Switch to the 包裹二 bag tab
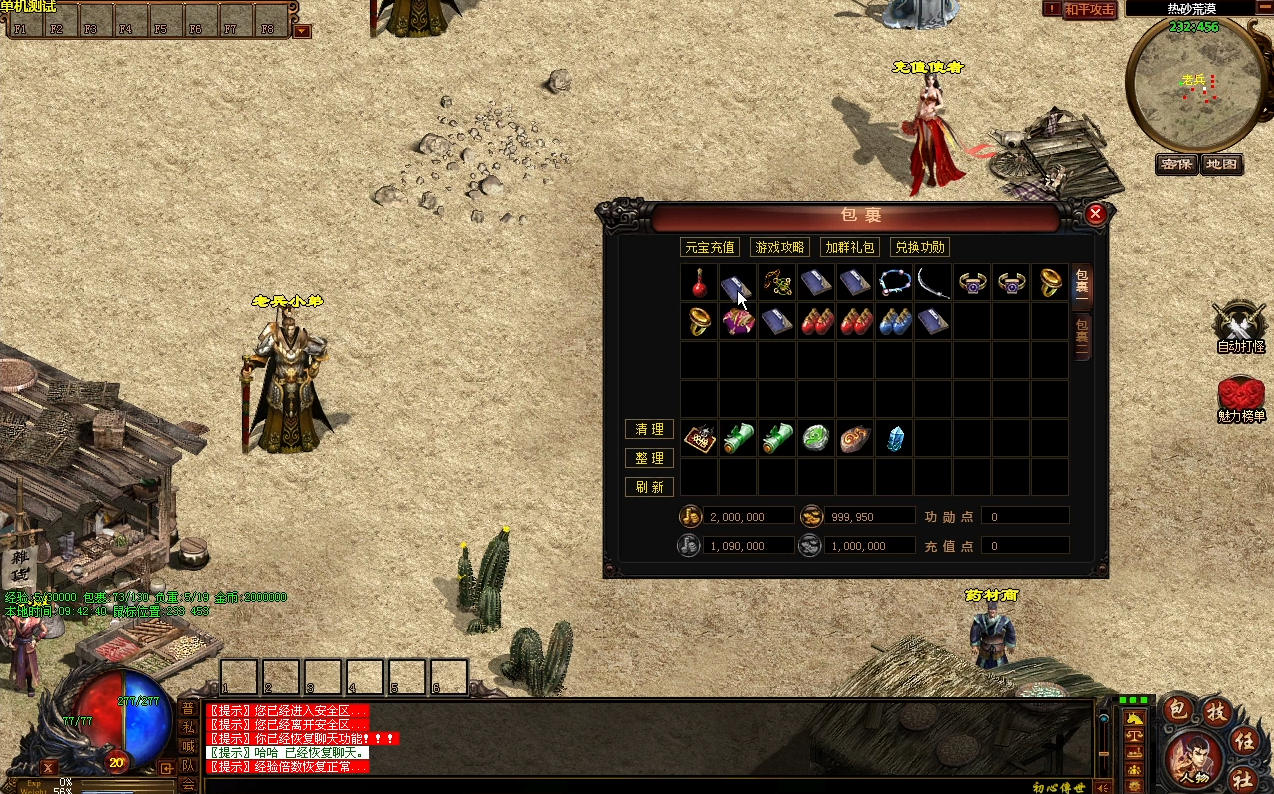Image resolution: width=1274 pixels, height=794 pixels. [x=1082, y=336]
